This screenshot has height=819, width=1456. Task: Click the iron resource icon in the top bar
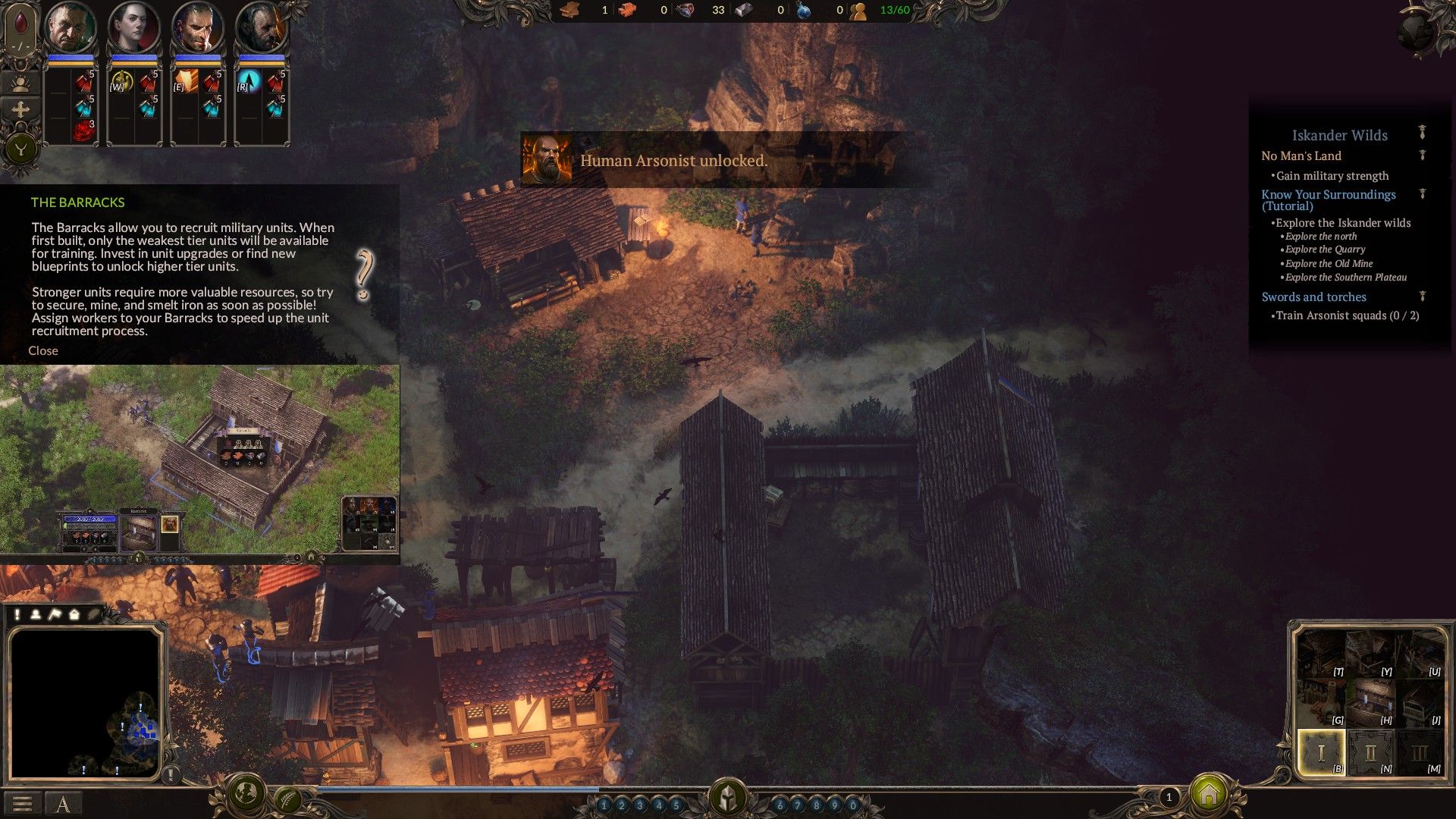[x=742, y=11]
